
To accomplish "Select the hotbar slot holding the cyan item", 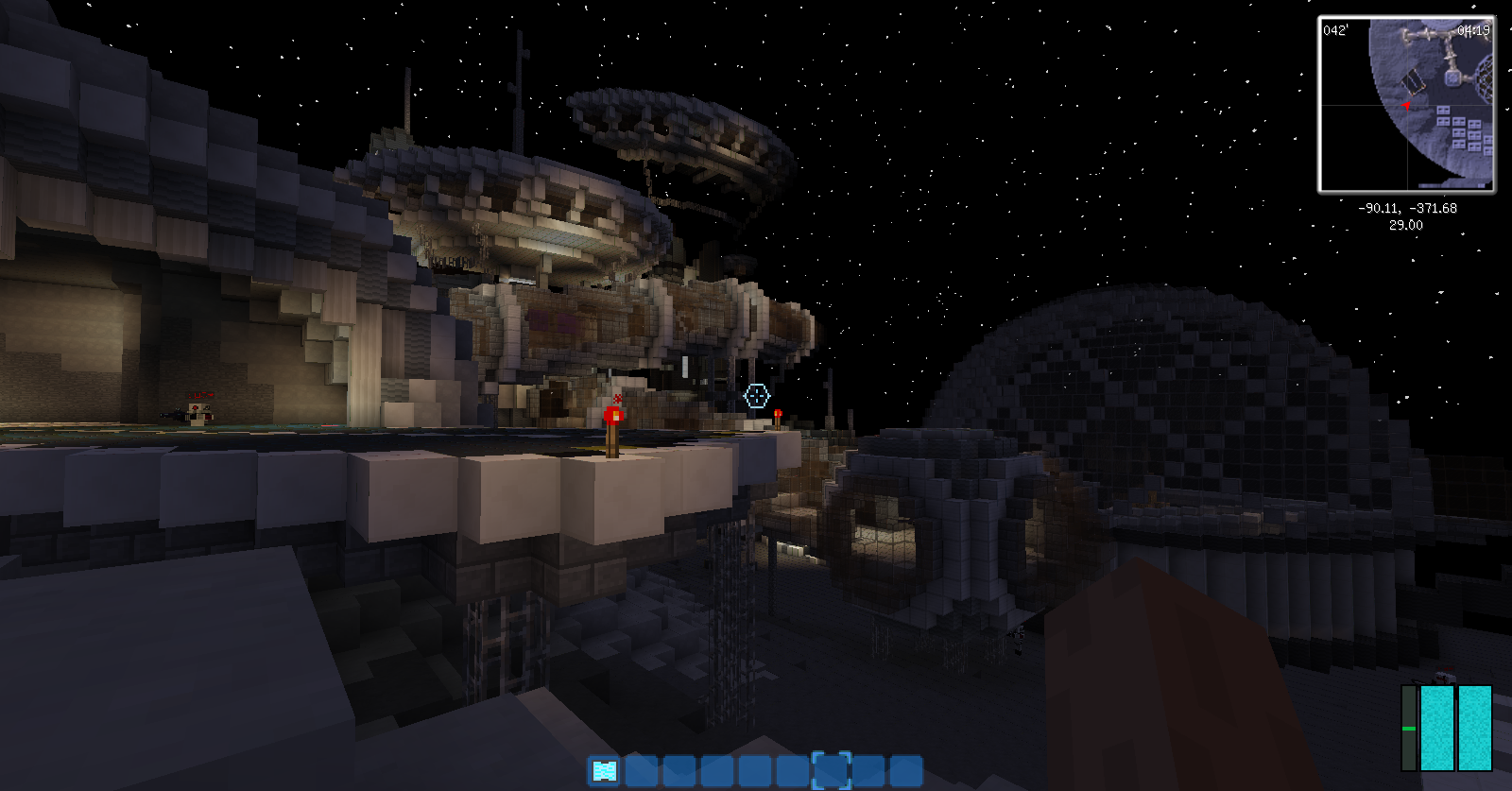I will (x=604, y=771).
